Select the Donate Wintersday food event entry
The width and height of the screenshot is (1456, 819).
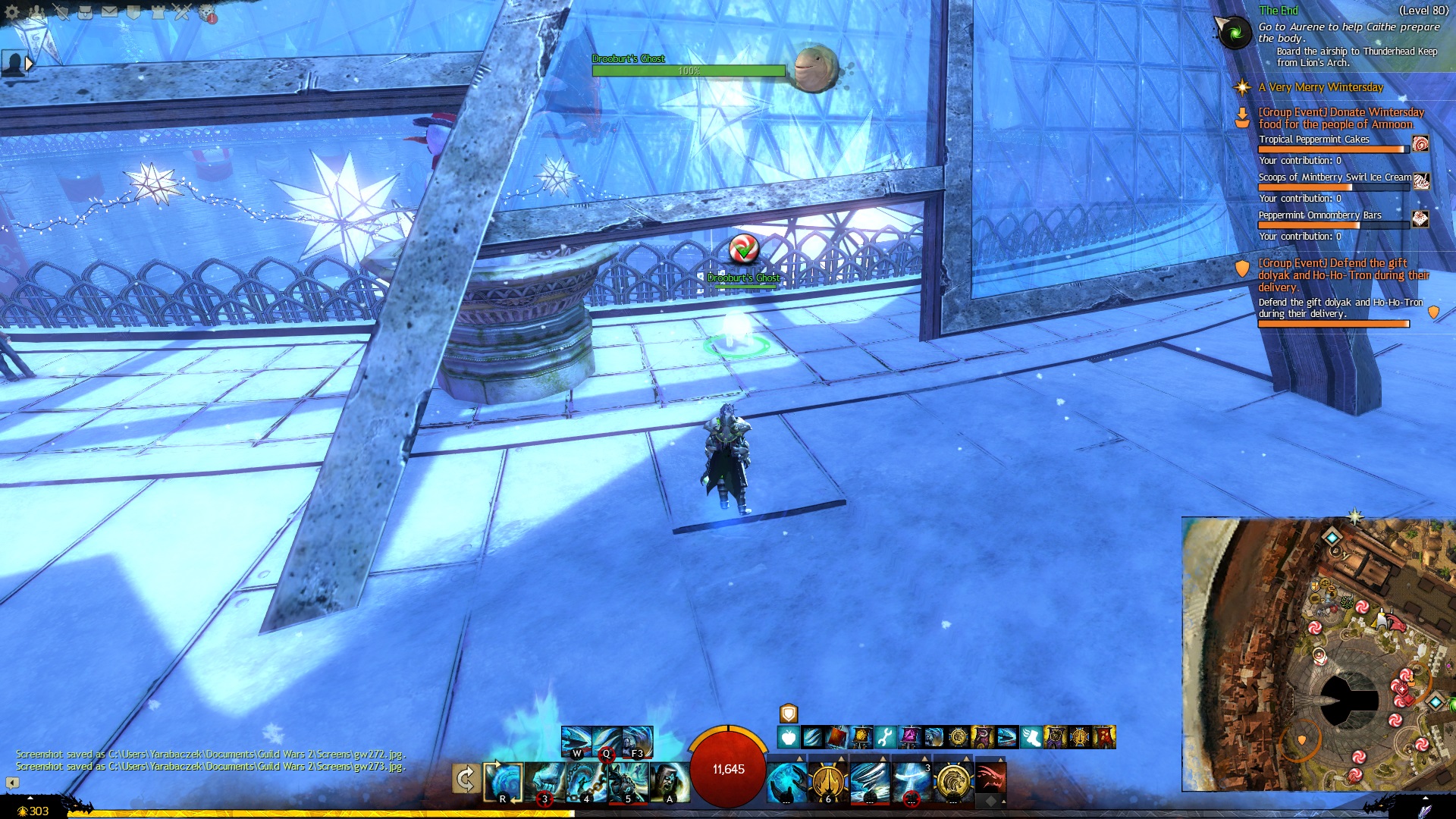click(x=1341, y=118)
